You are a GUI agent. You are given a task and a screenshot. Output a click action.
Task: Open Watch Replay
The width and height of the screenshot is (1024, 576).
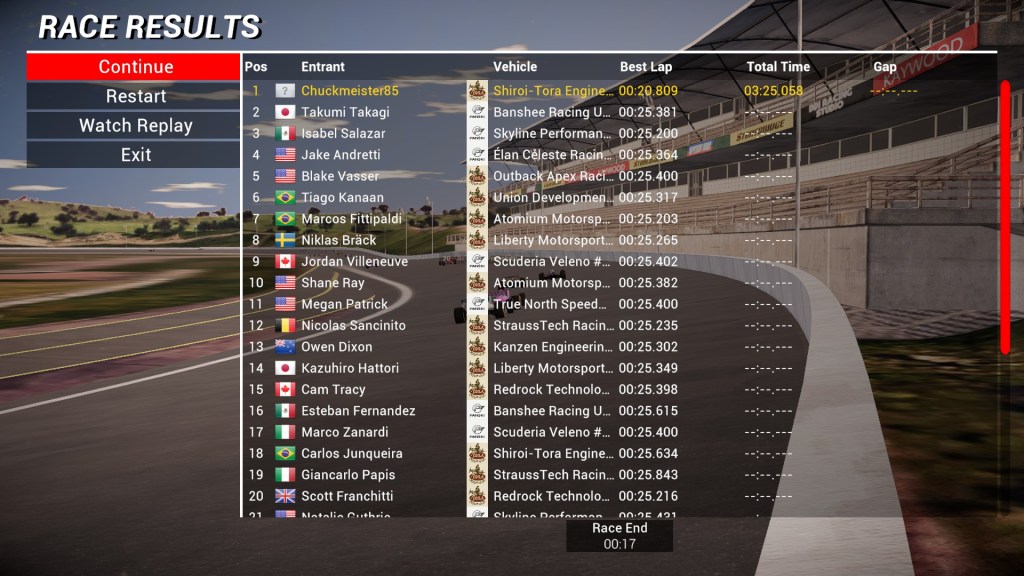click(x=135, y=126)
